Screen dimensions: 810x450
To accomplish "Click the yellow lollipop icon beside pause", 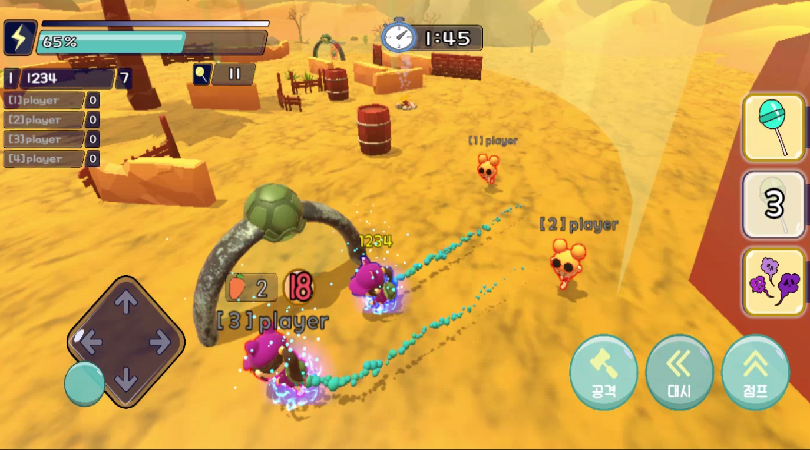I will tap(201, 73).
